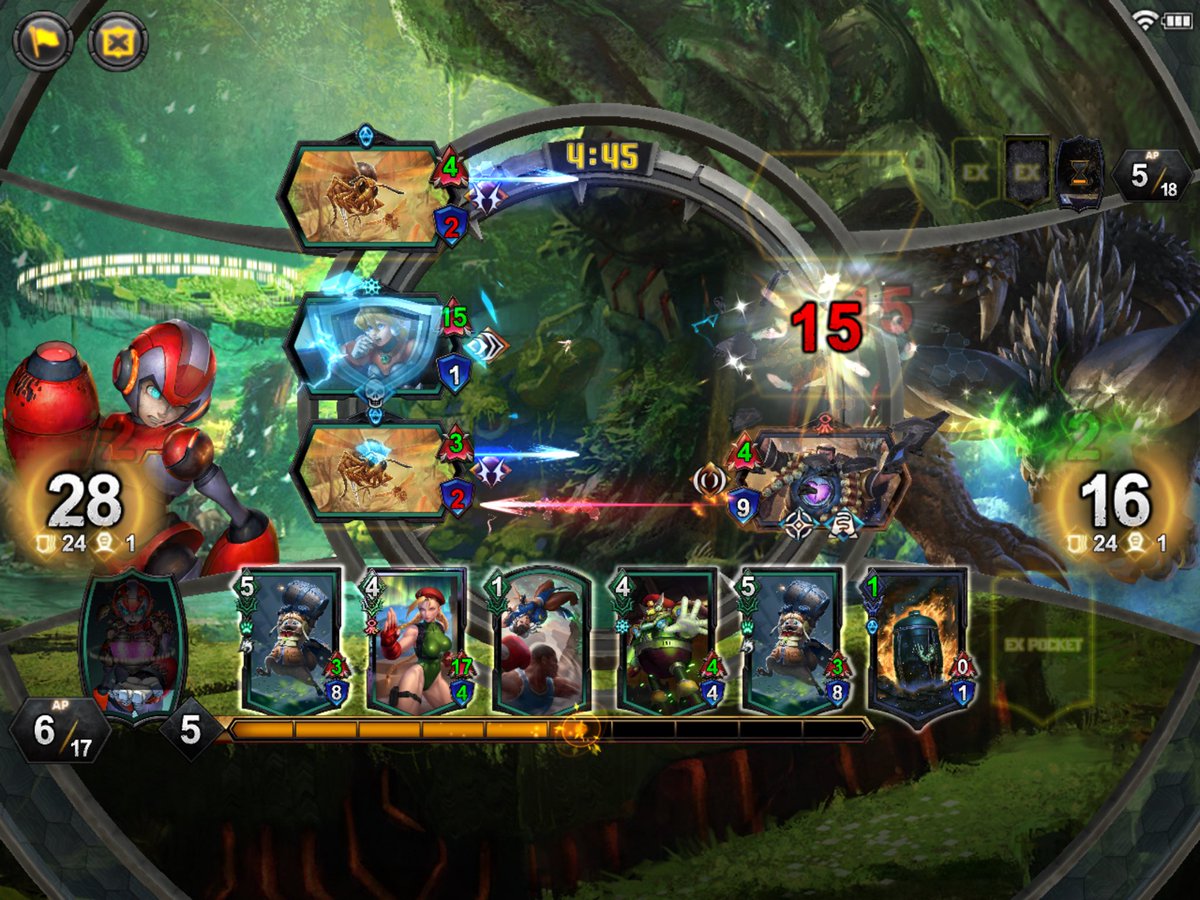Select the Cammy card with 17 attack
1200x900 pixels.
418,642
